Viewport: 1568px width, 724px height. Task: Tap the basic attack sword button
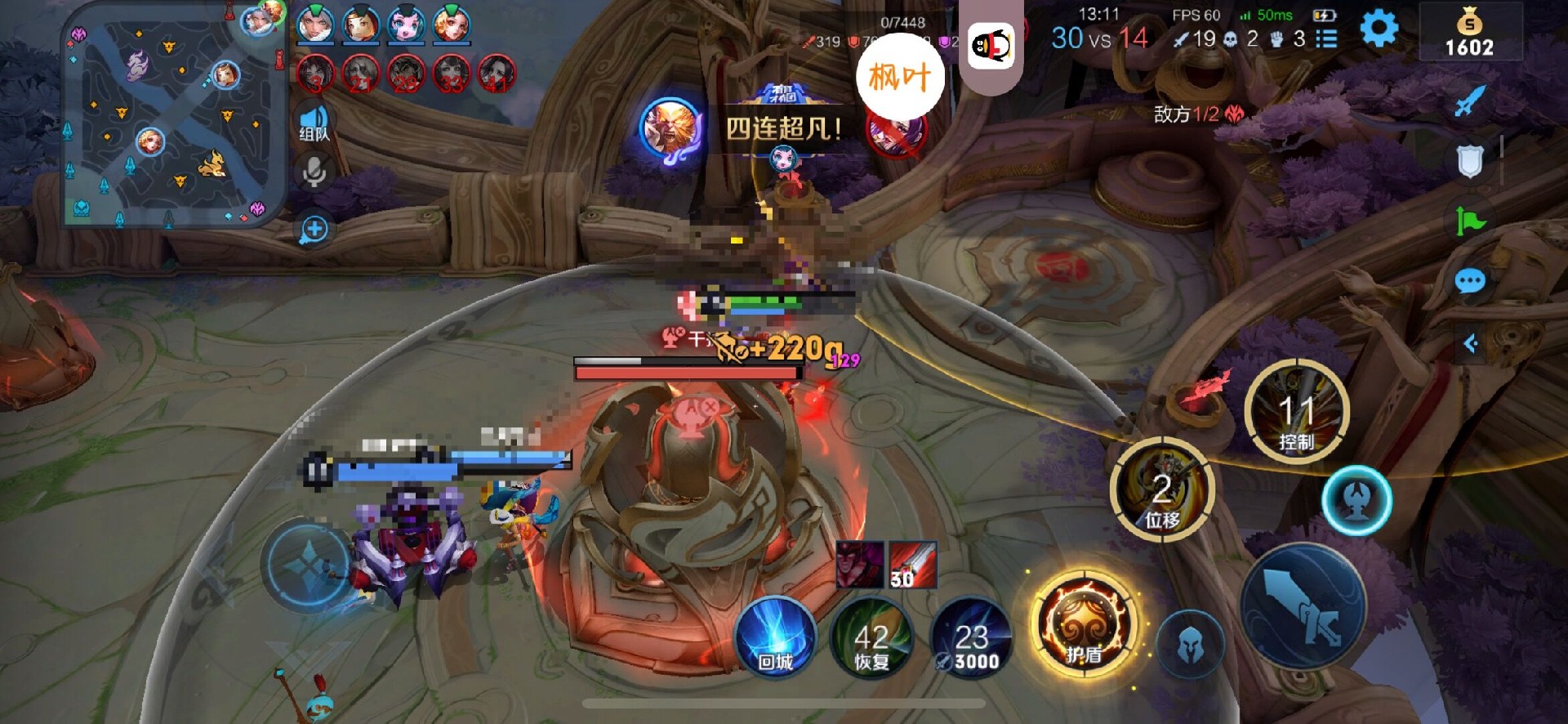pyautogui.click(x=1303, y=606)
